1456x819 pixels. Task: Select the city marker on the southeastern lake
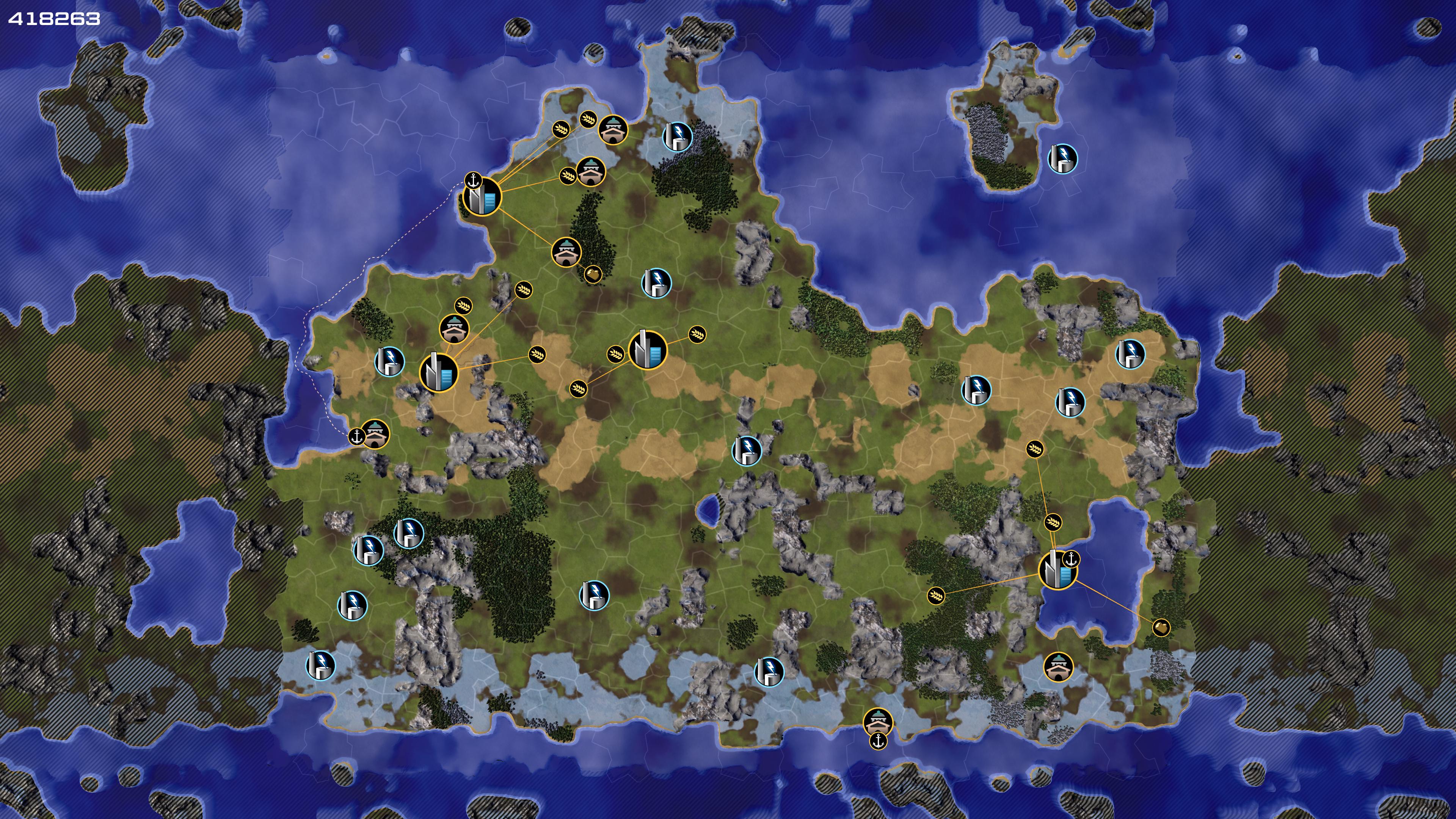[1057, 570]
